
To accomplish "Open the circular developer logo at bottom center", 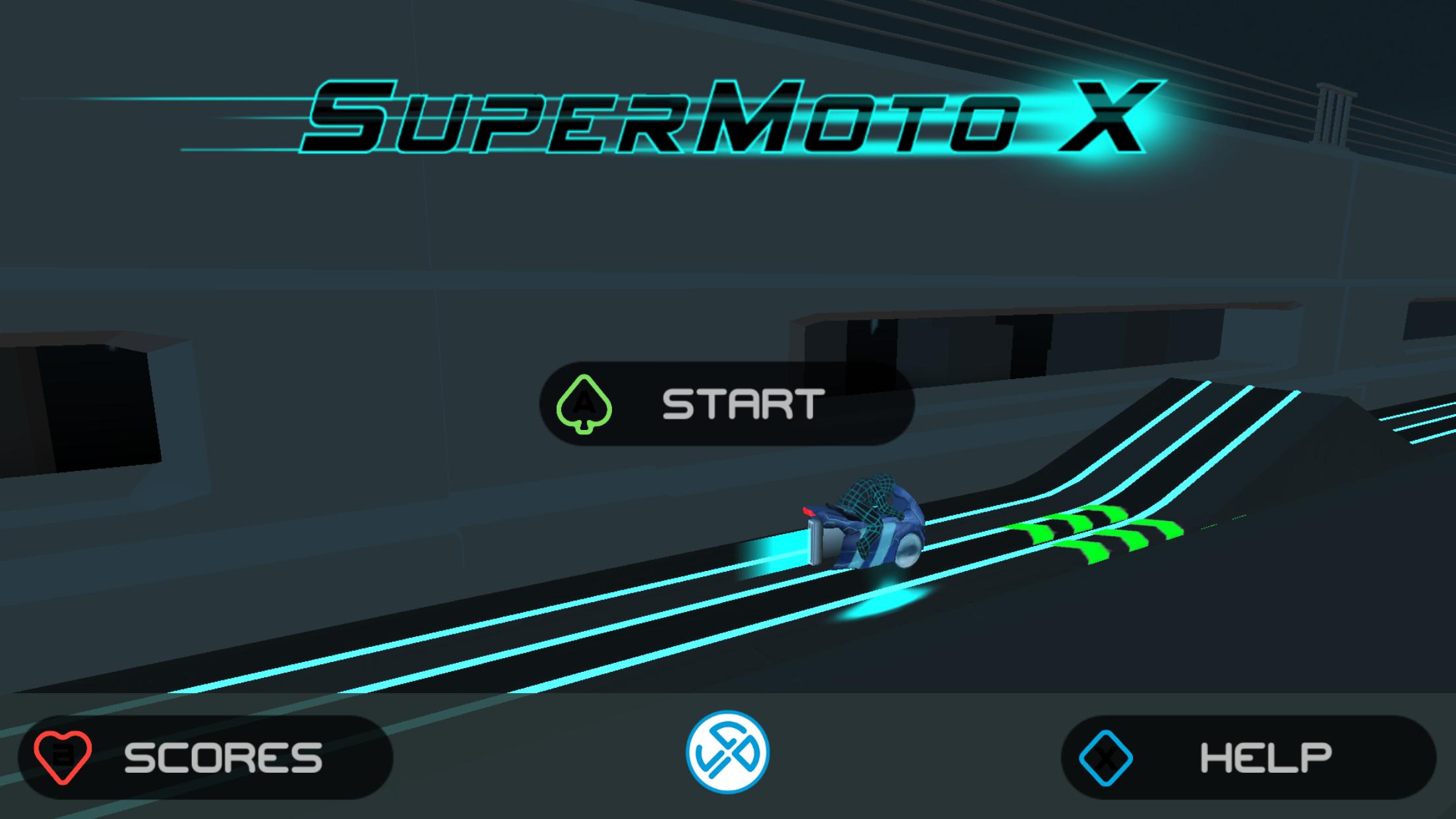I will (x=728, y=752).
